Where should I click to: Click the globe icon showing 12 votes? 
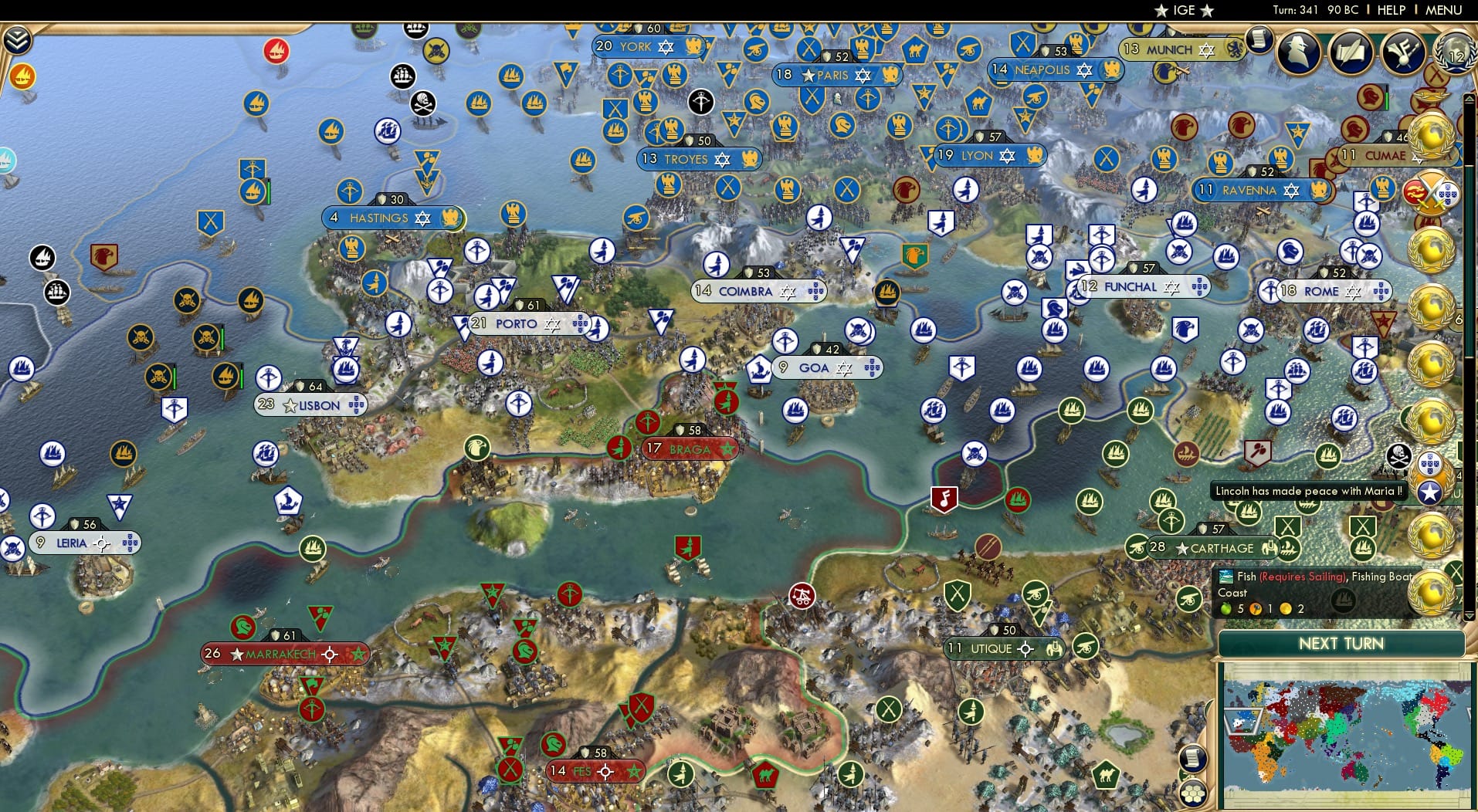[x=1455, y=54]
